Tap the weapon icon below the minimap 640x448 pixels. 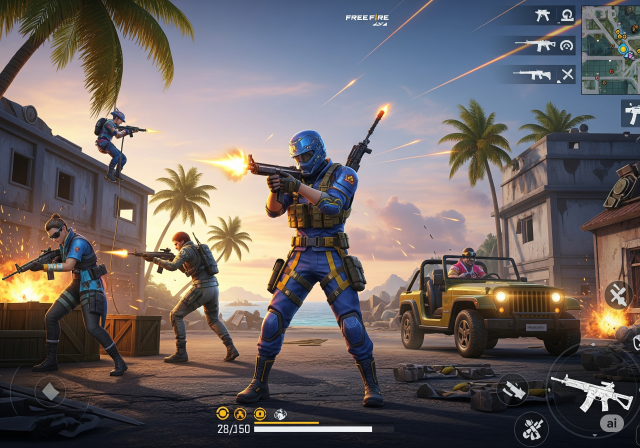coord(631,112)
